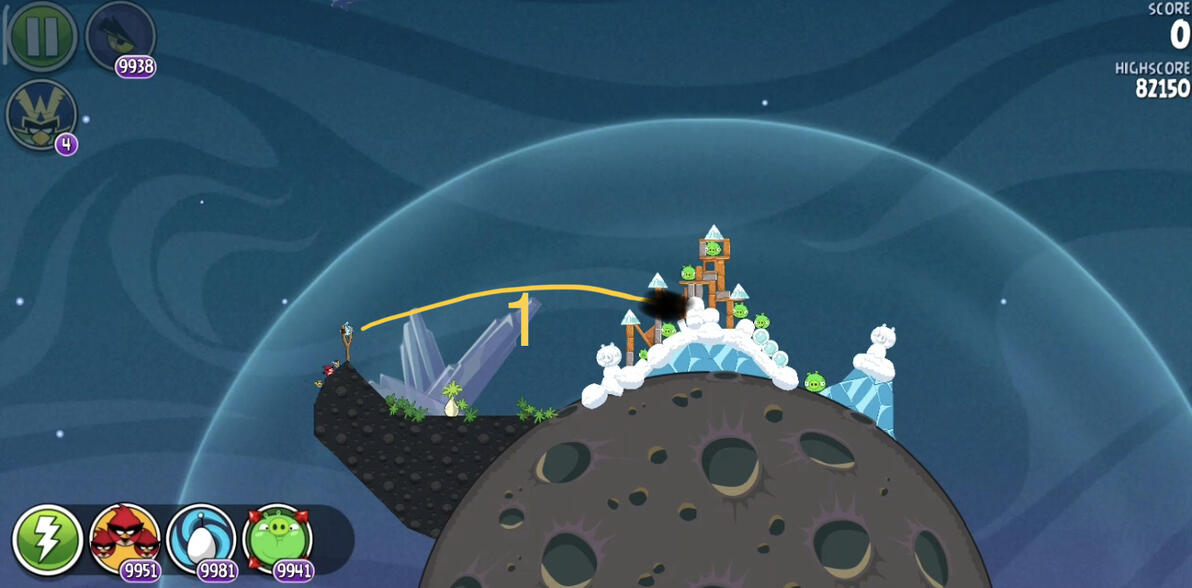Image resolution: width=1192 pixels, height=588 pixels.
Task: Toggle the green lightning bolt power-up menu
Action: pos(47,540)
